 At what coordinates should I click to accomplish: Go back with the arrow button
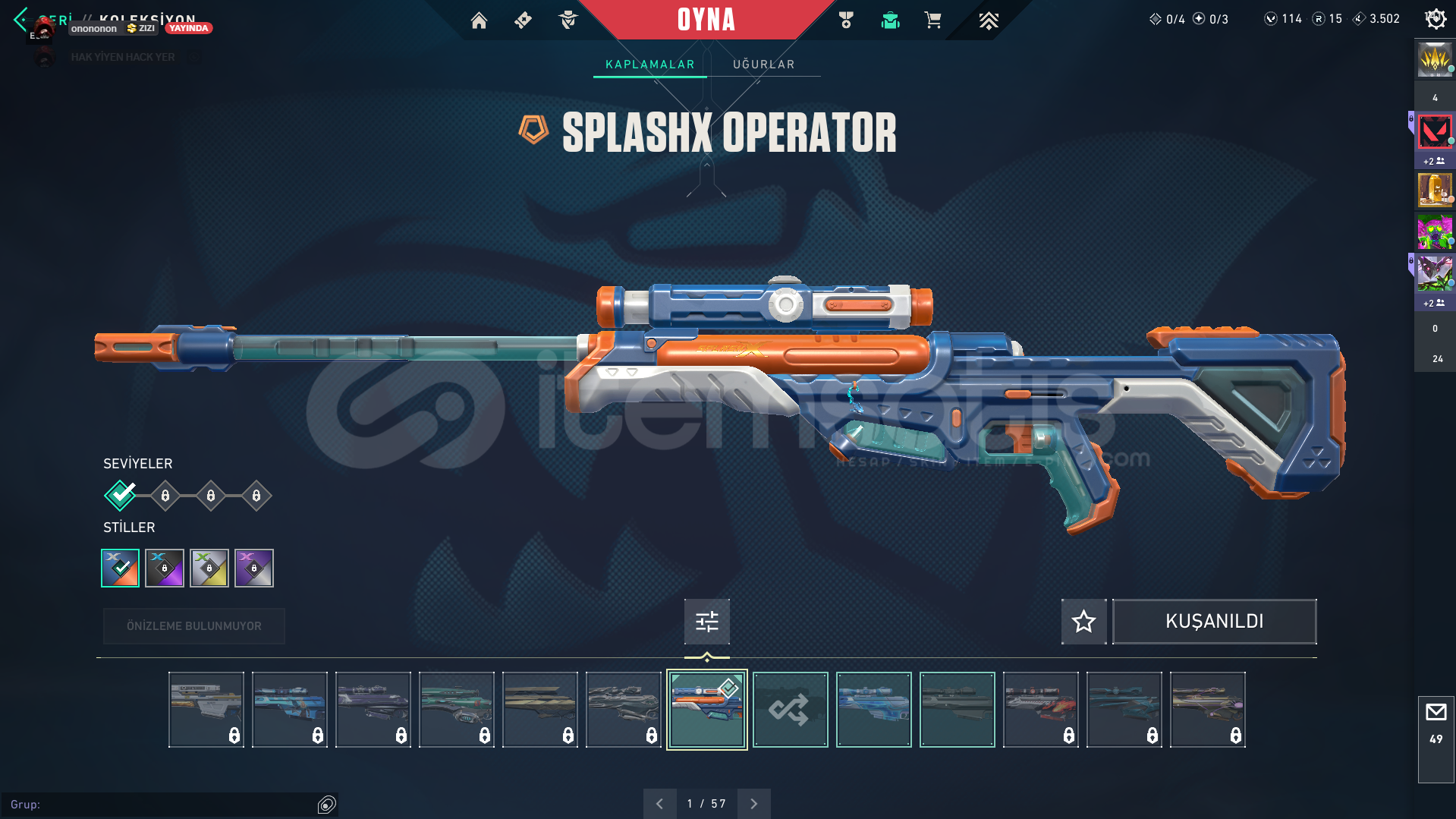[x=20, y=18]
